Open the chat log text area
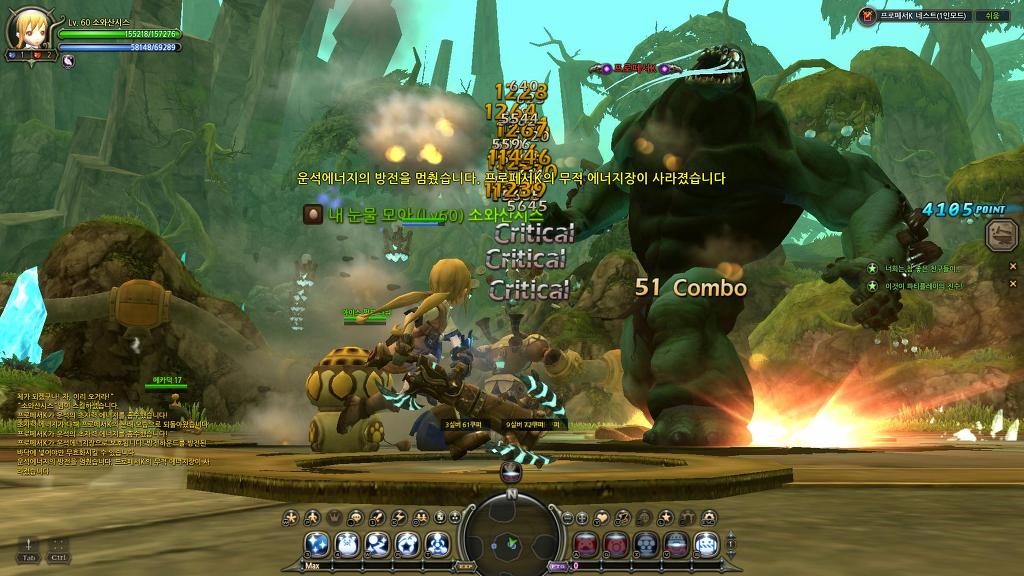Screen dimensions: 1024x576 110,430
